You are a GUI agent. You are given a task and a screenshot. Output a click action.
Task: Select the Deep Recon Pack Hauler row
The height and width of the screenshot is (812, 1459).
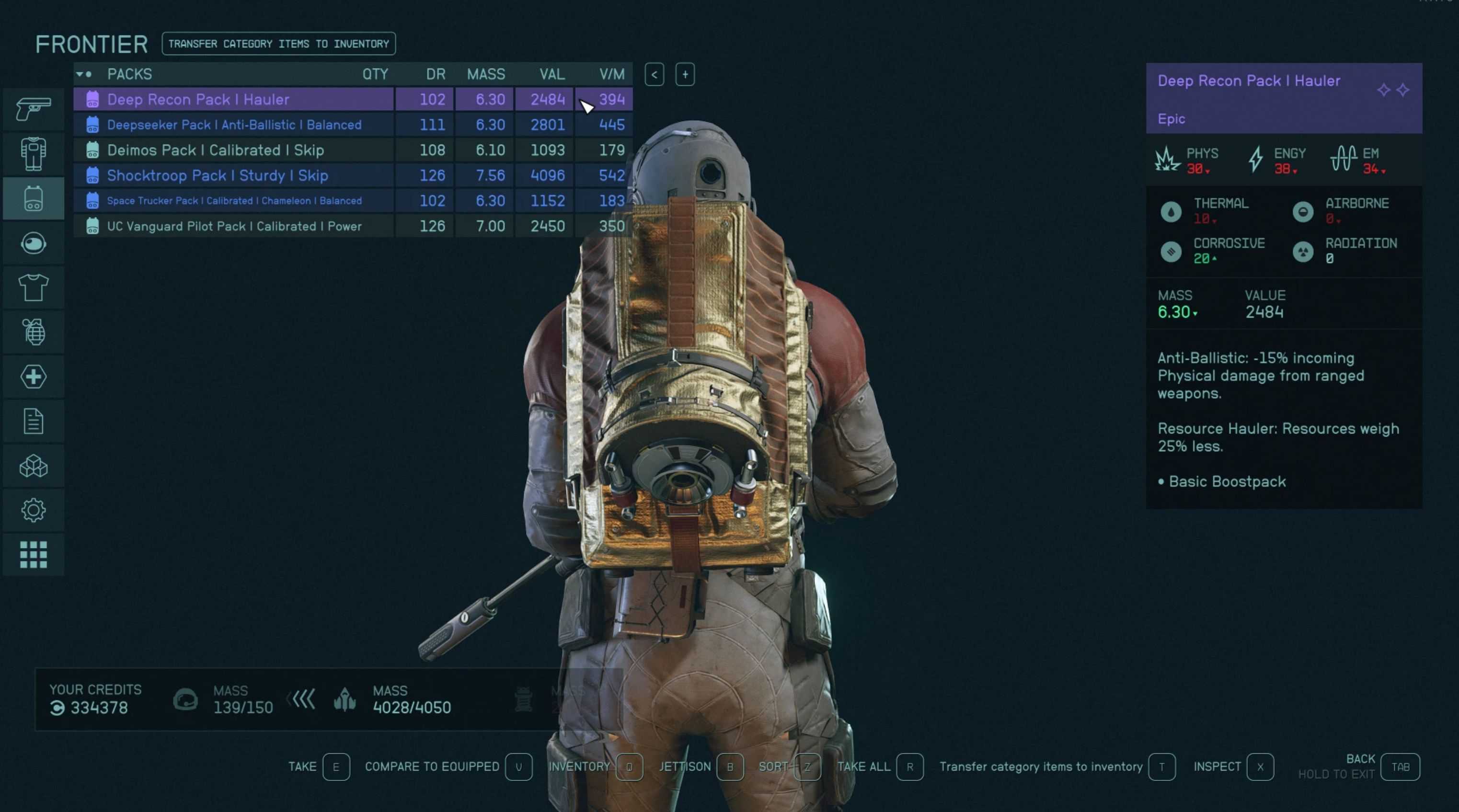[233, 99]
